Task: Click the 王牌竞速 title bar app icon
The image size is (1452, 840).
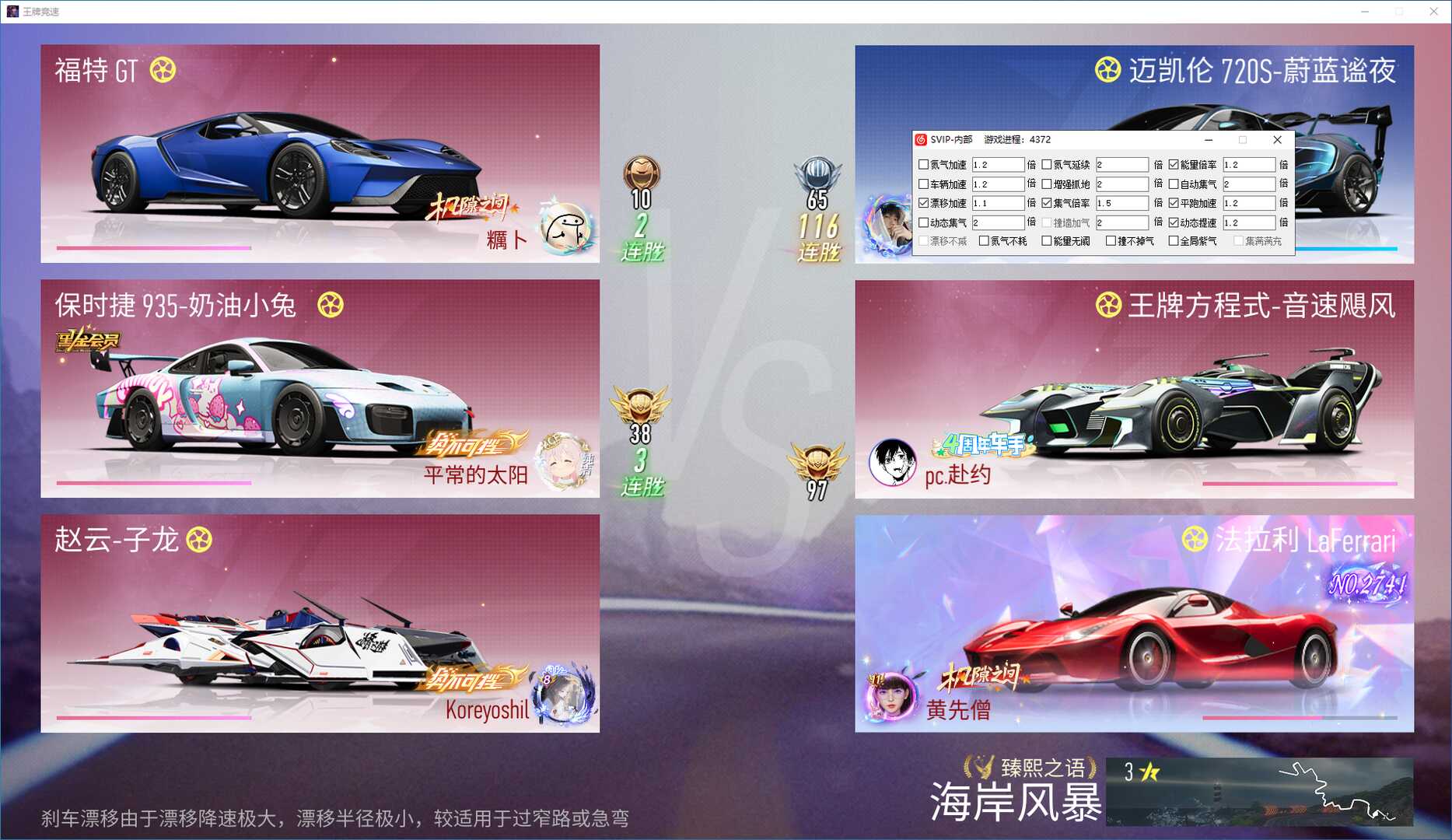Action: pos(11,11)
